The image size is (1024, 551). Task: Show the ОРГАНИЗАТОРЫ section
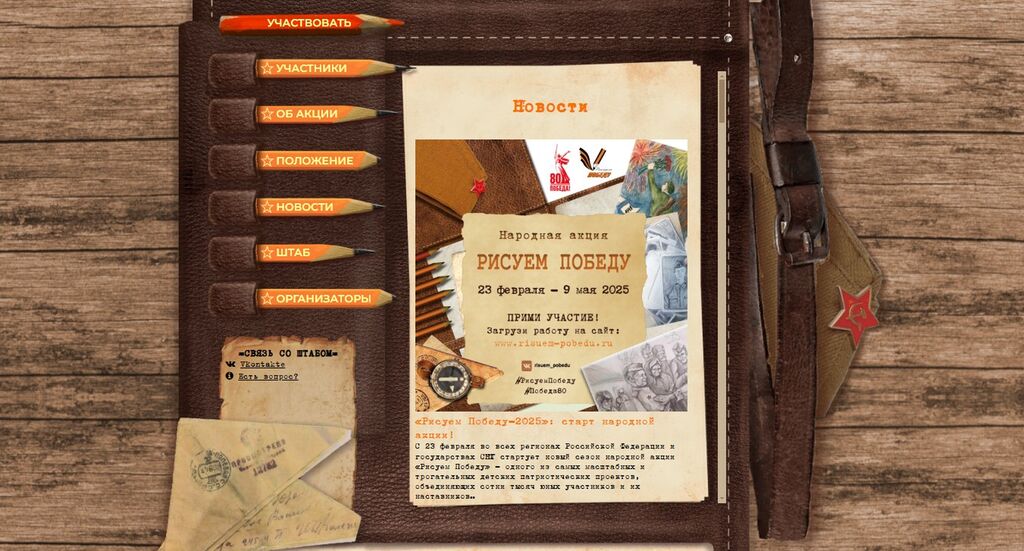pyautogui.click(x=322, y=299)
